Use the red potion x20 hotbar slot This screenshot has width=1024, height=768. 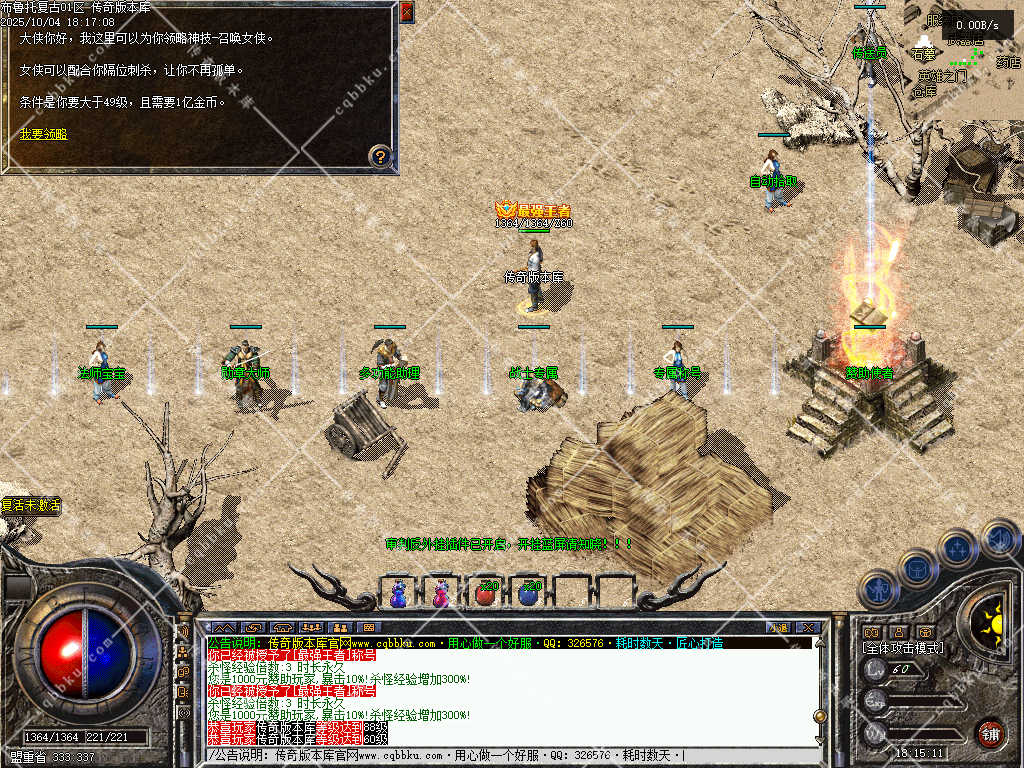[x=486, y=593]
